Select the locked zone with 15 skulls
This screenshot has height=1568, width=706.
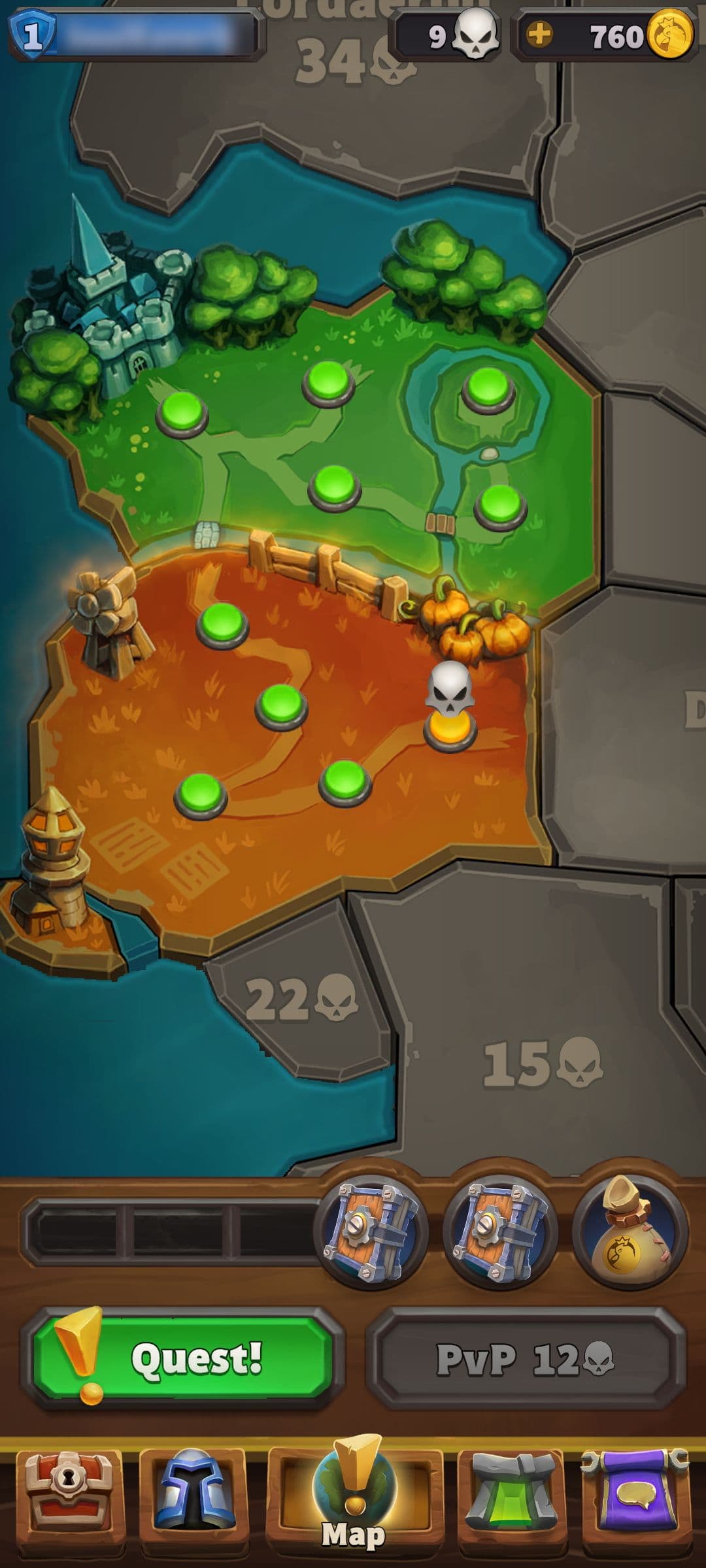[541, 1065]
